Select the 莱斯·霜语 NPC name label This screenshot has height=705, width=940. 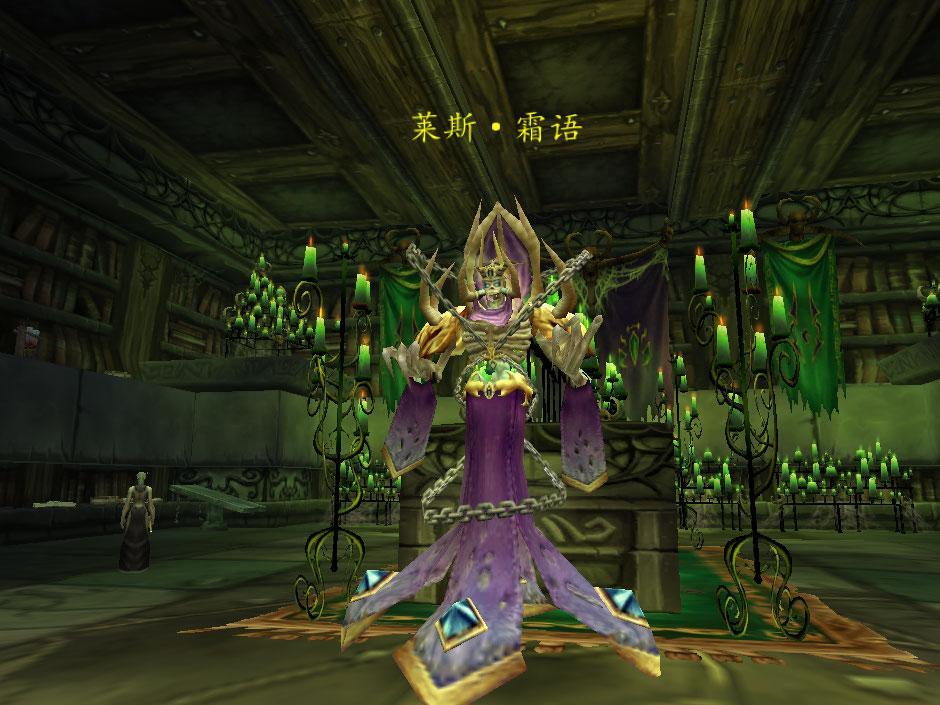coord(496,127)
